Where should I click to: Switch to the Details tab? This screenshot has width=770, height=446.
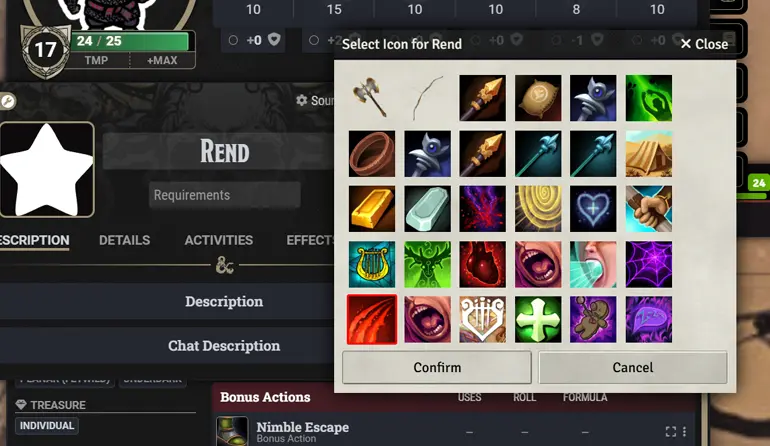tap(124, 240)
